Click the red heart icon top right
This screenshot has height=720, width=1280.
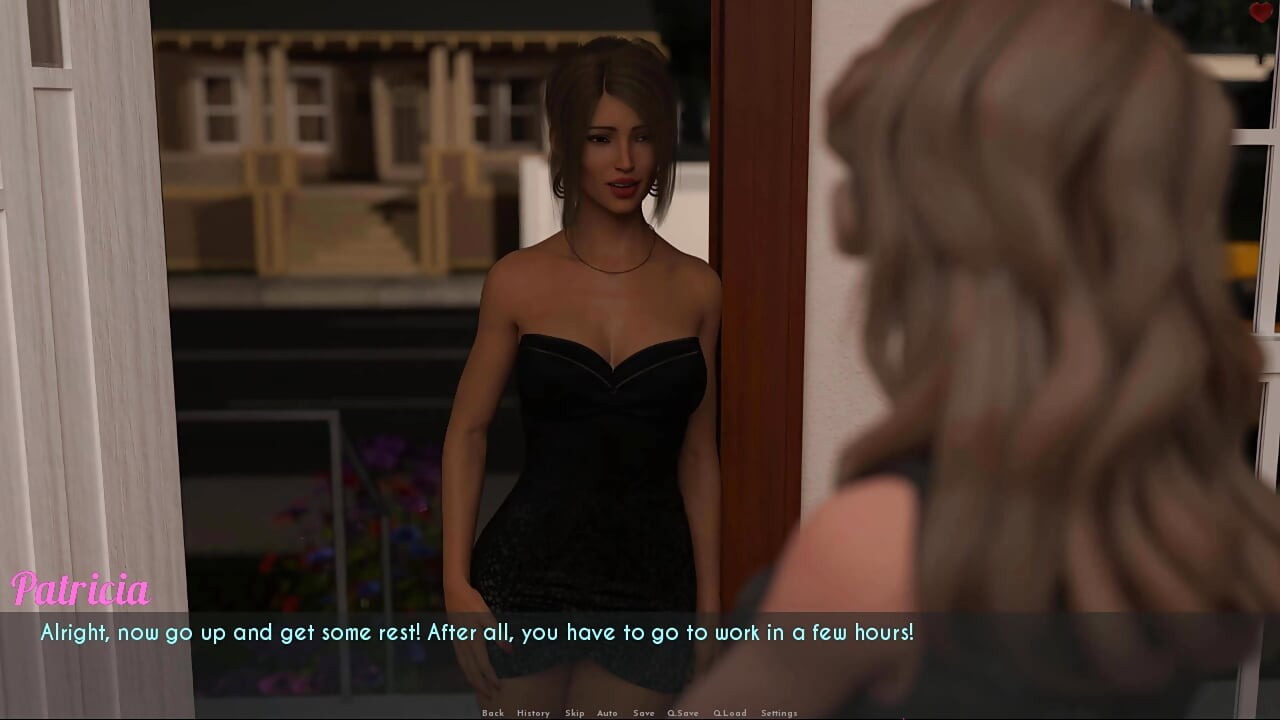pyautogui.click(x=1263, y=12)
